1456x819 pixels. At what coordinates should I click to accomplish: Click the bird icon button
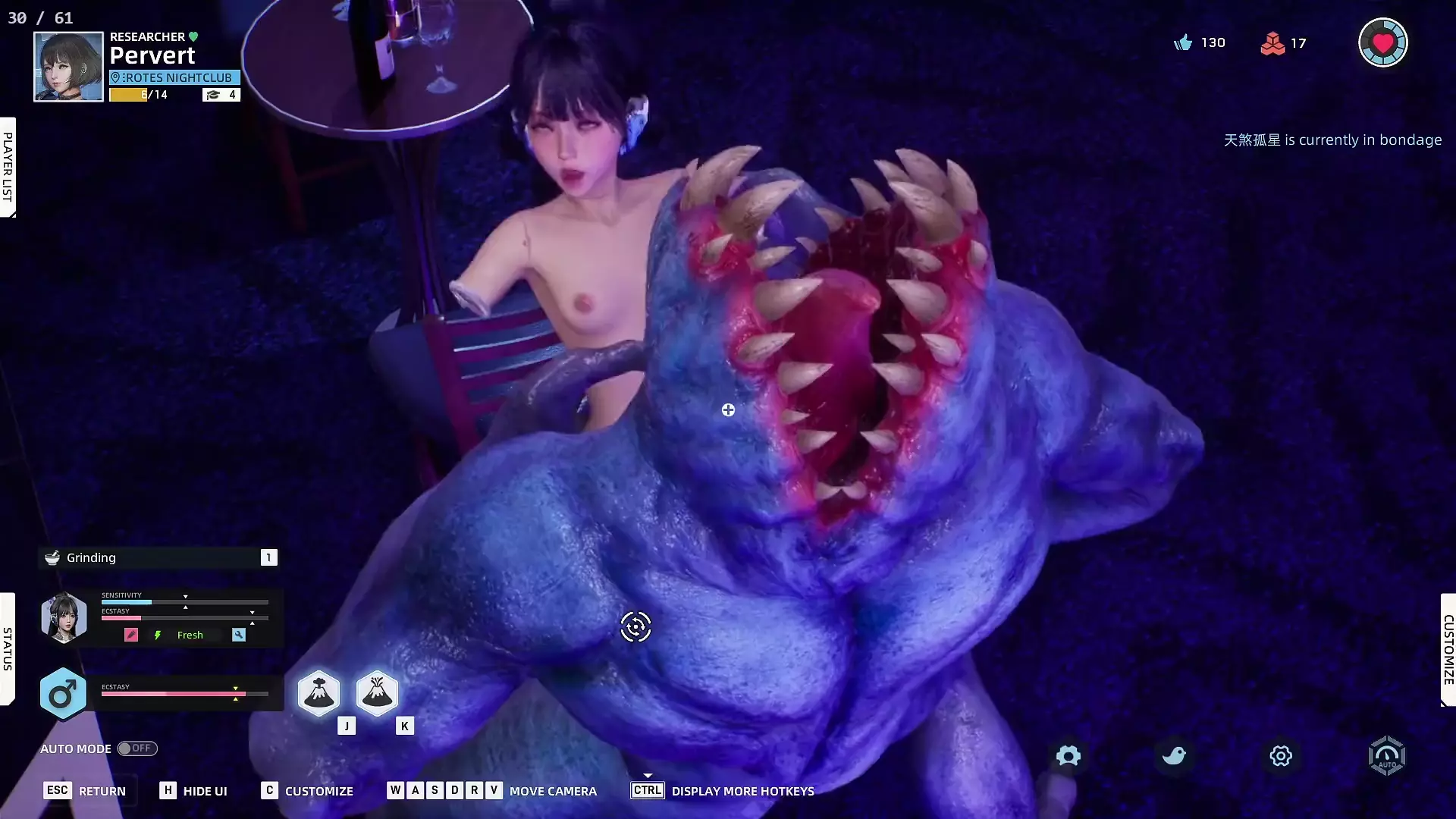(1174, 755)
